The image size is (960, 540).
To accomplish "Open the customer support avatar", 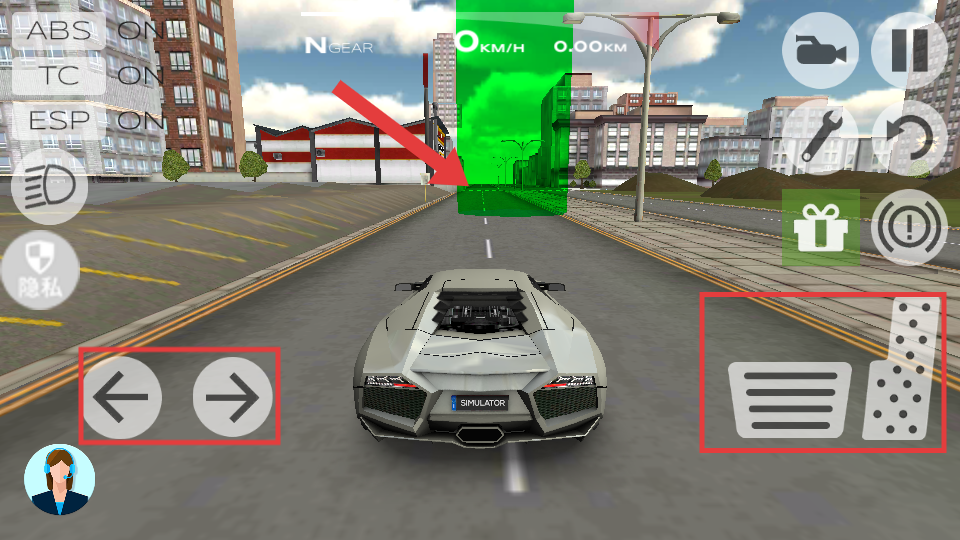I will click(59, 479).
